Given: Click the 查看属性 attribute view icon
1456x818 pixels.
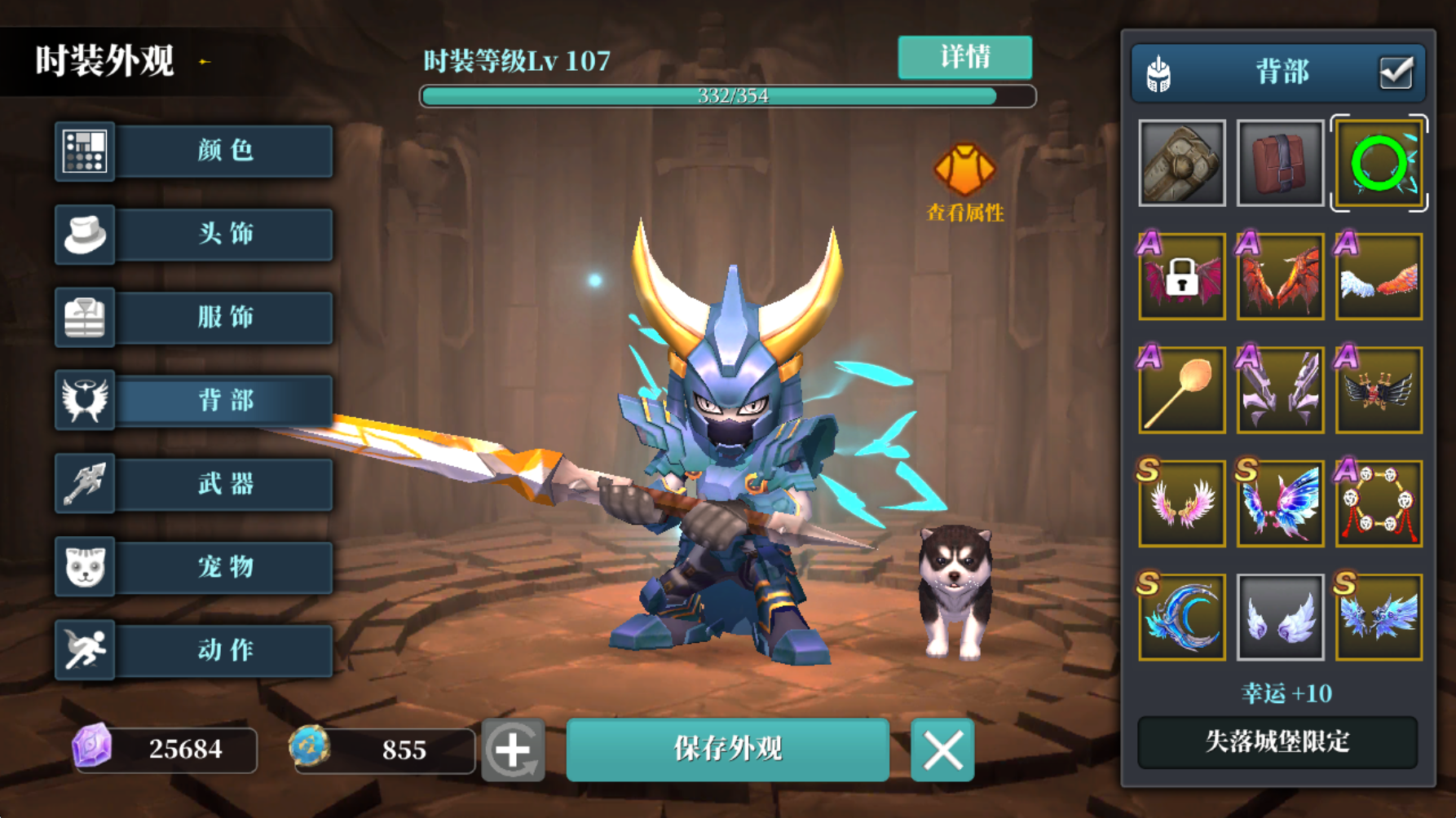Looking at the screenshot, I should click(964, 171).
